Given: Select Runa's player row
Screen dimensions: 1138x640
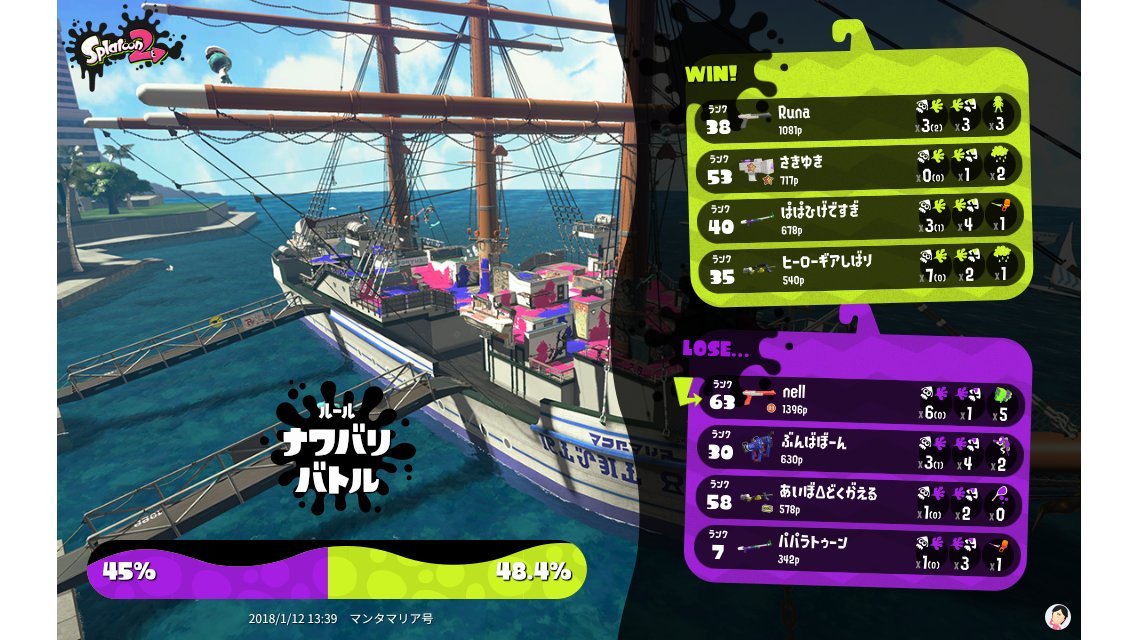Looking at the screenshot, I should [x=860, y=118].
